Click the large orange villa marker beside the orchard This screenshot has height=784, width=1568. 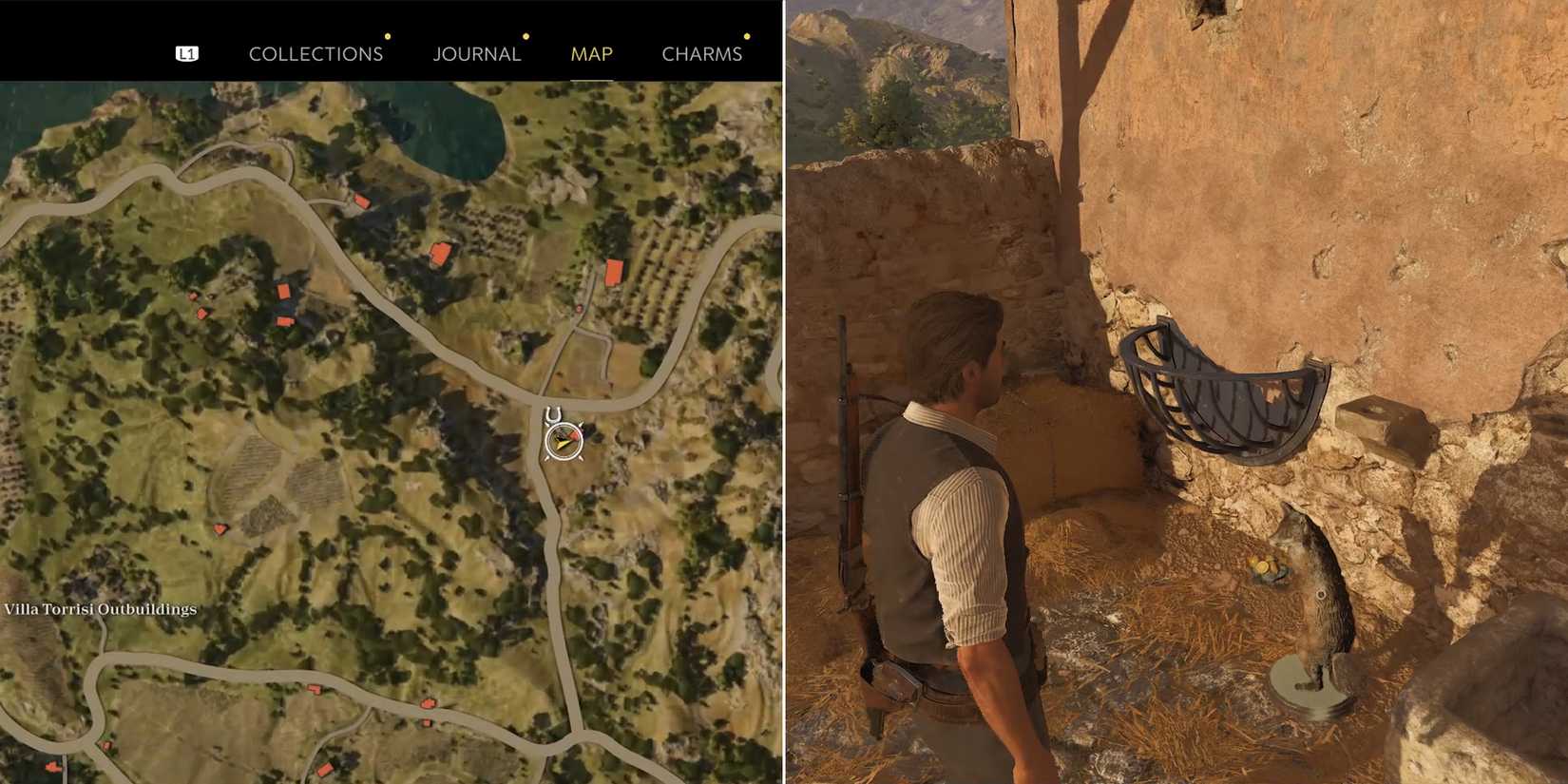pyautogui.click(x=613, y=273)
